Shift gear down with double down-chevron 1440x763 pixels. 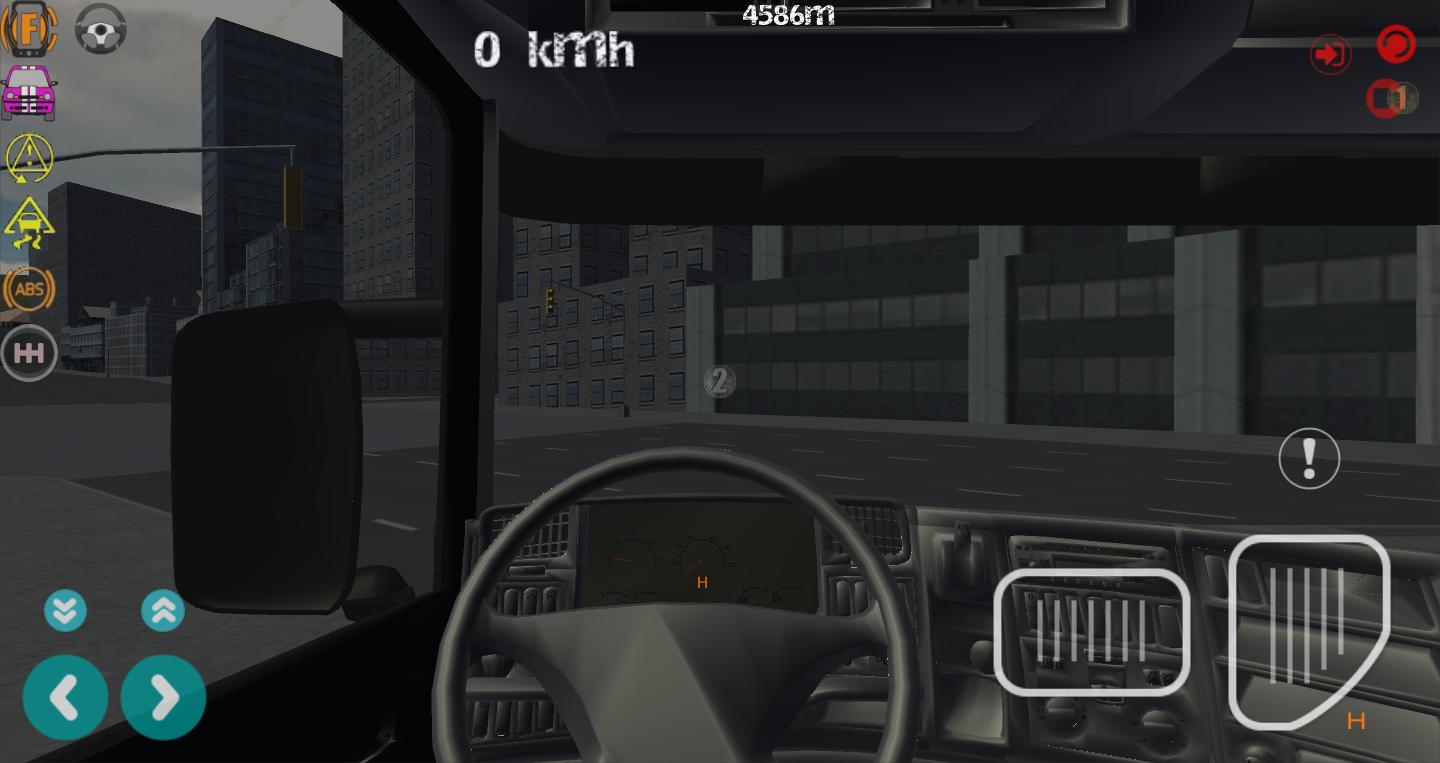pyautogui.click(x=66, y=610)
